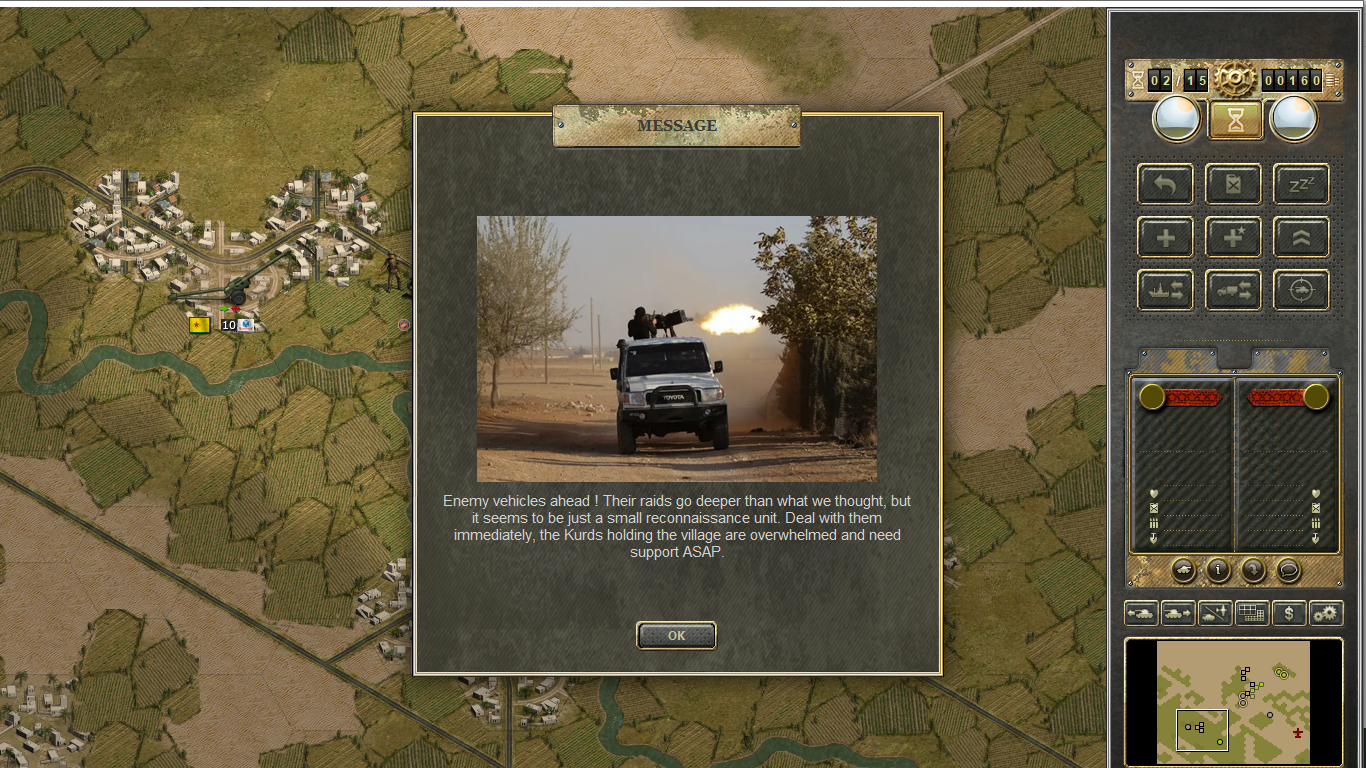
Task: Put the unit to sleep with the Zzz button
Action: pos(1301,184)
